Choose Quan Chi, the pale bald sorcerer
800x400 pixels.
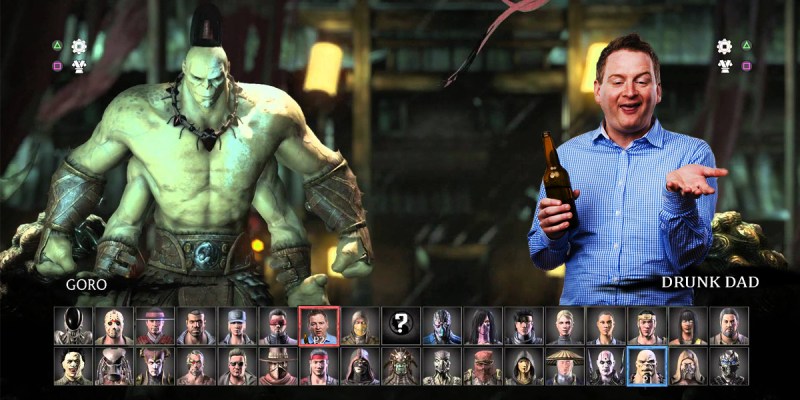606,366
